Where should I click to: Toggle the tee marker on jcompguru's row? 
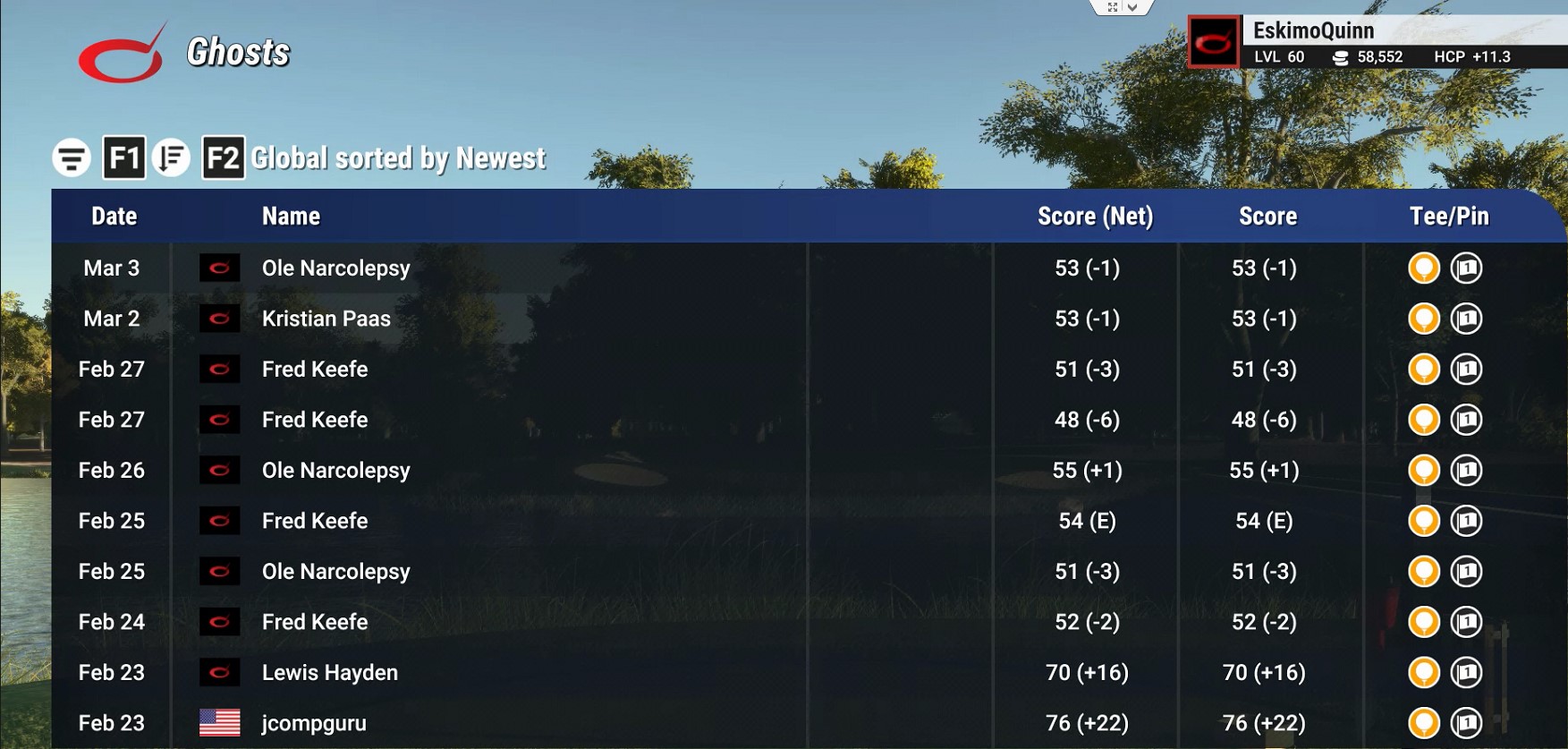[1424, 722]
